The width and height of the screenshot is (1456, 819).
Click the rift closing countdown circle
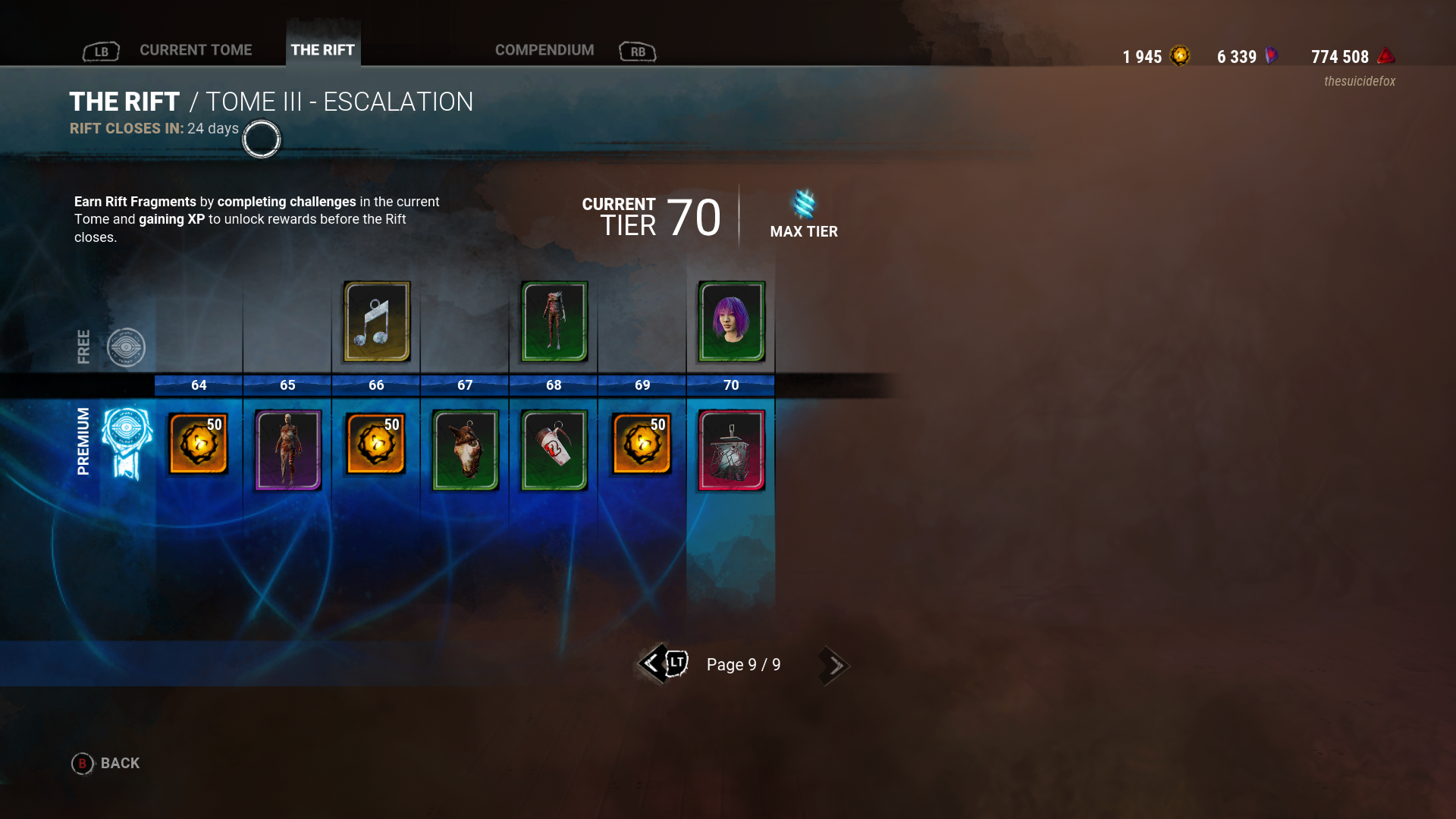261,140
